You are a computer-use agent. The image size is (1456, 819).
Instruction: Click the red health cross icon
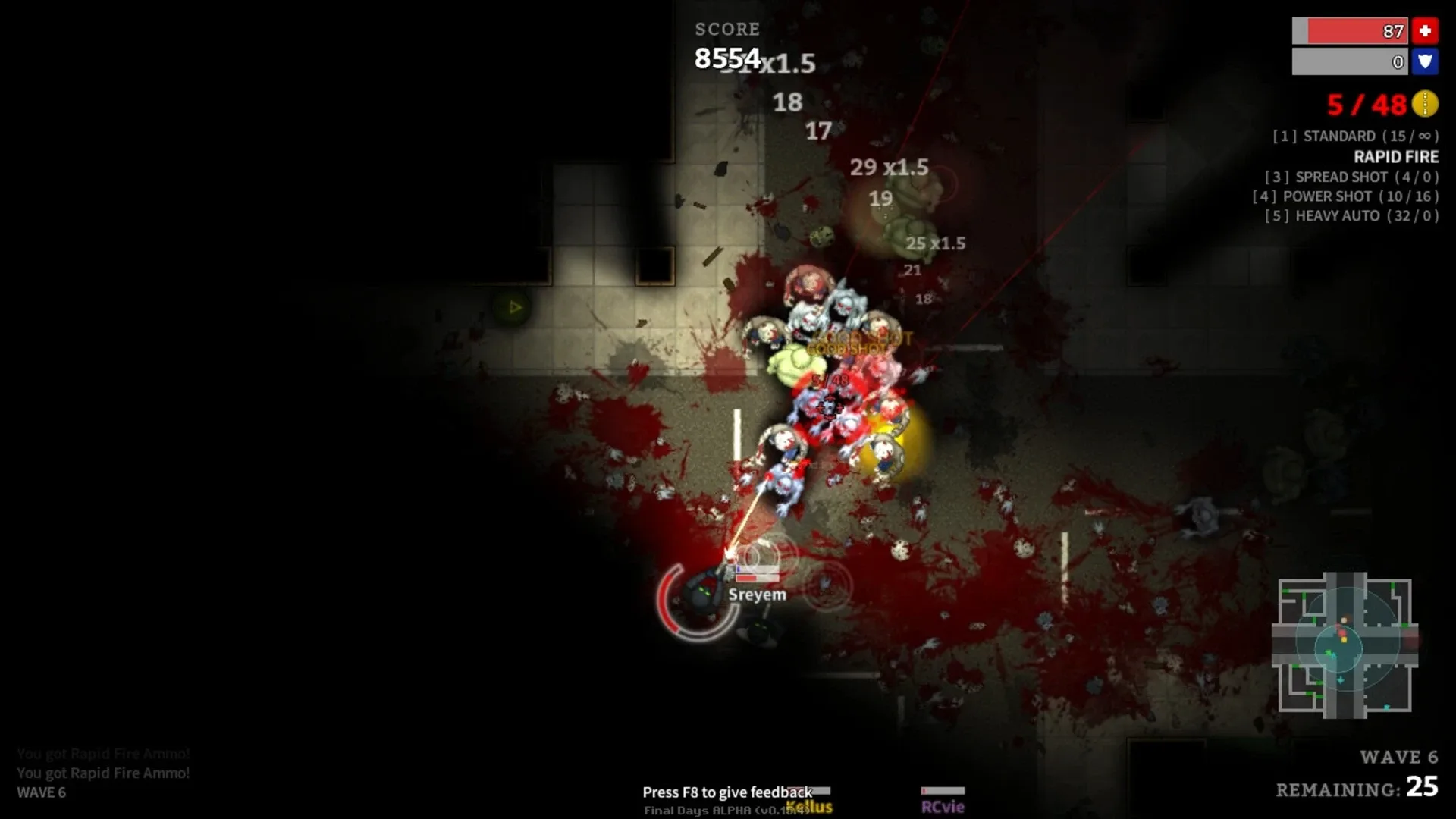tap(1426, 32)
